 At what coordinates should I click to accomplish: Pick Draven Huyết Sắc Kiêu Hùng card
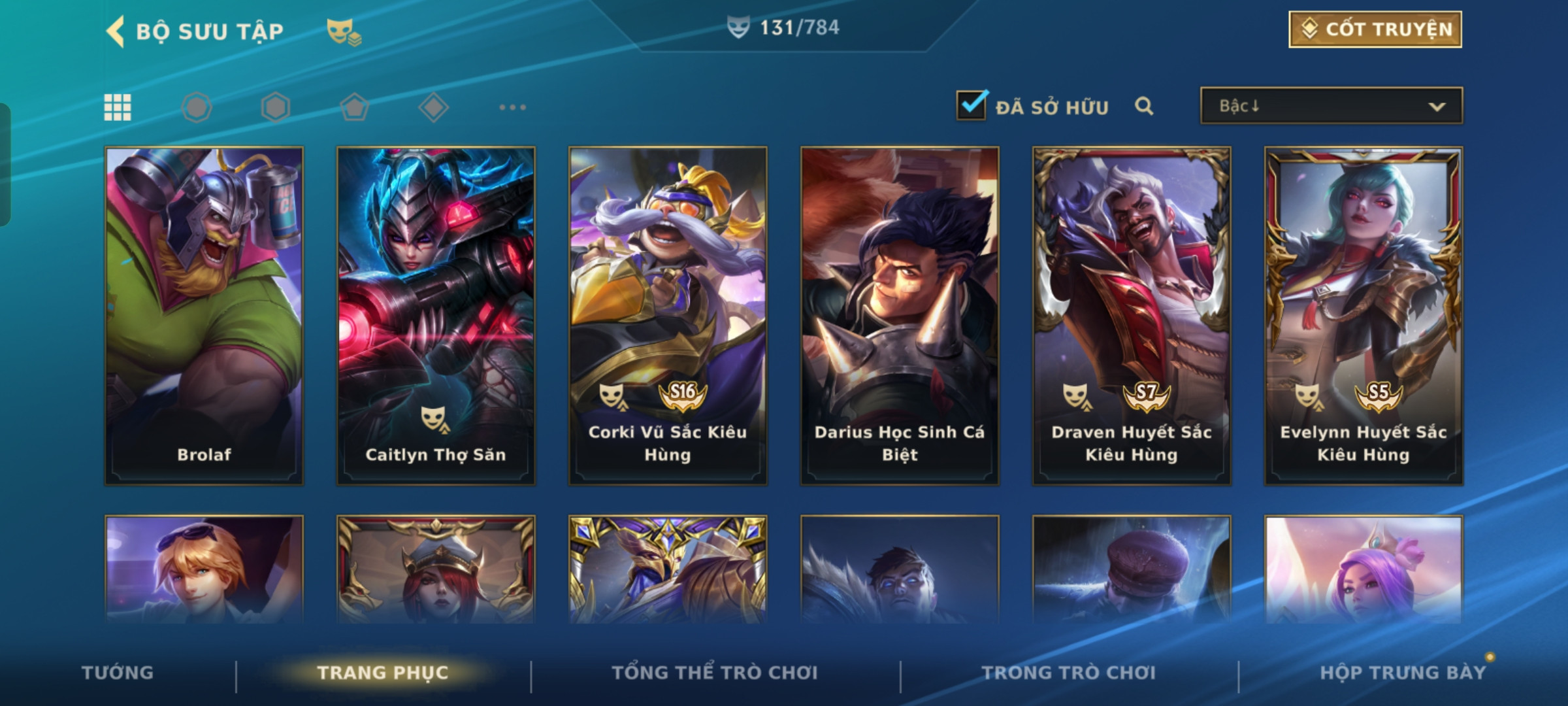click(x=1132, y=316)
